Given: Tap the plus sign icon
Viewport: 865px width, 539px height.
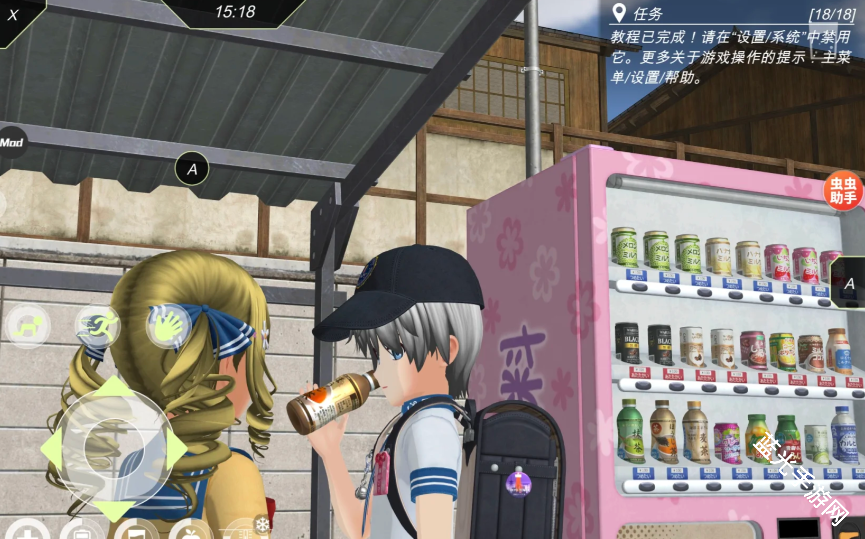Looking at the screenshot, I should (27, 531).
